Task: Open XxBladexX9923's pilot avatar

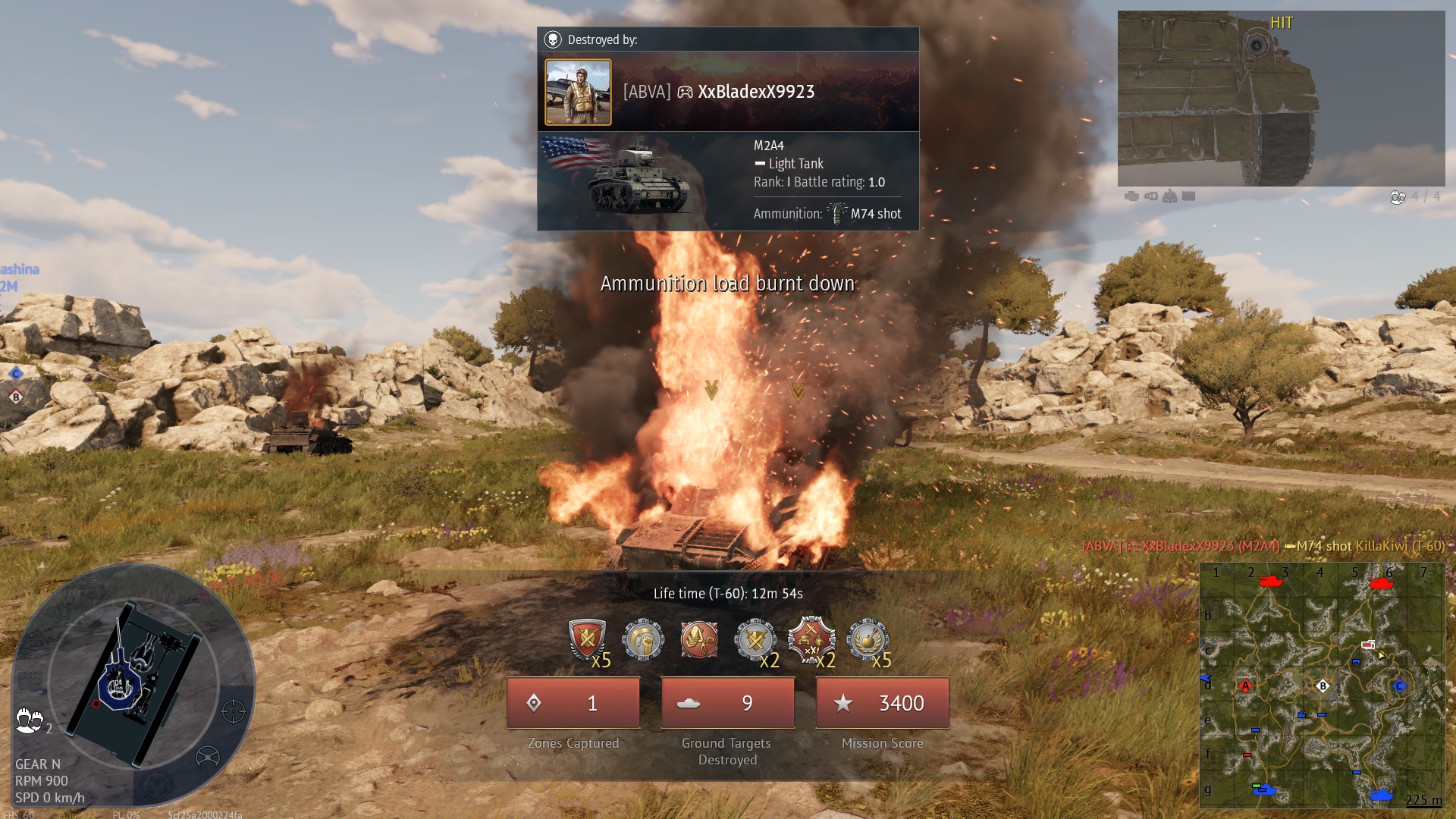Action: [x=578, y=92]
